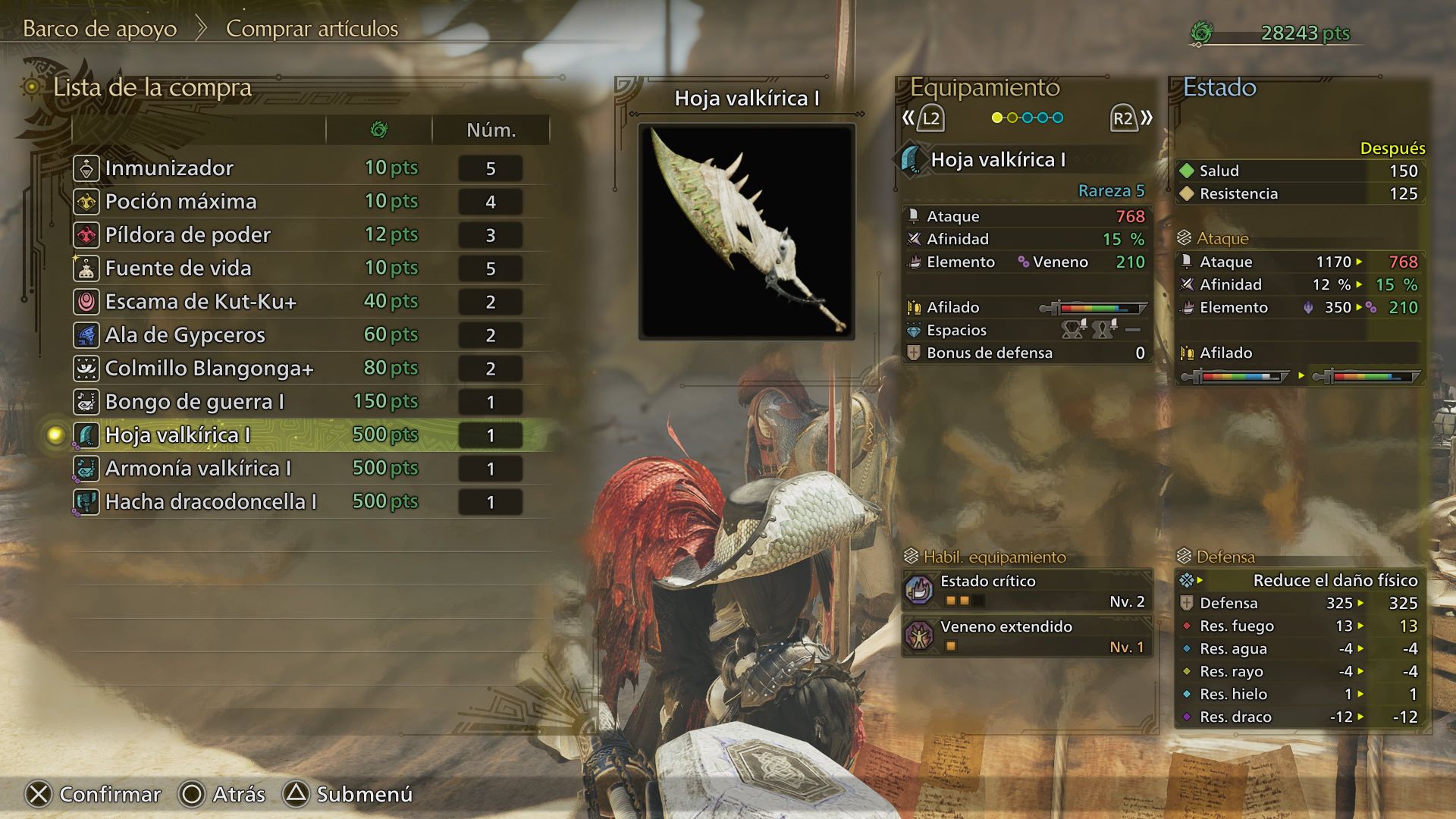Screen dimensions: 1456x819
Task: Click the Hacha dracodoncella I weapon icon
Action: click(x=86, y=501)
